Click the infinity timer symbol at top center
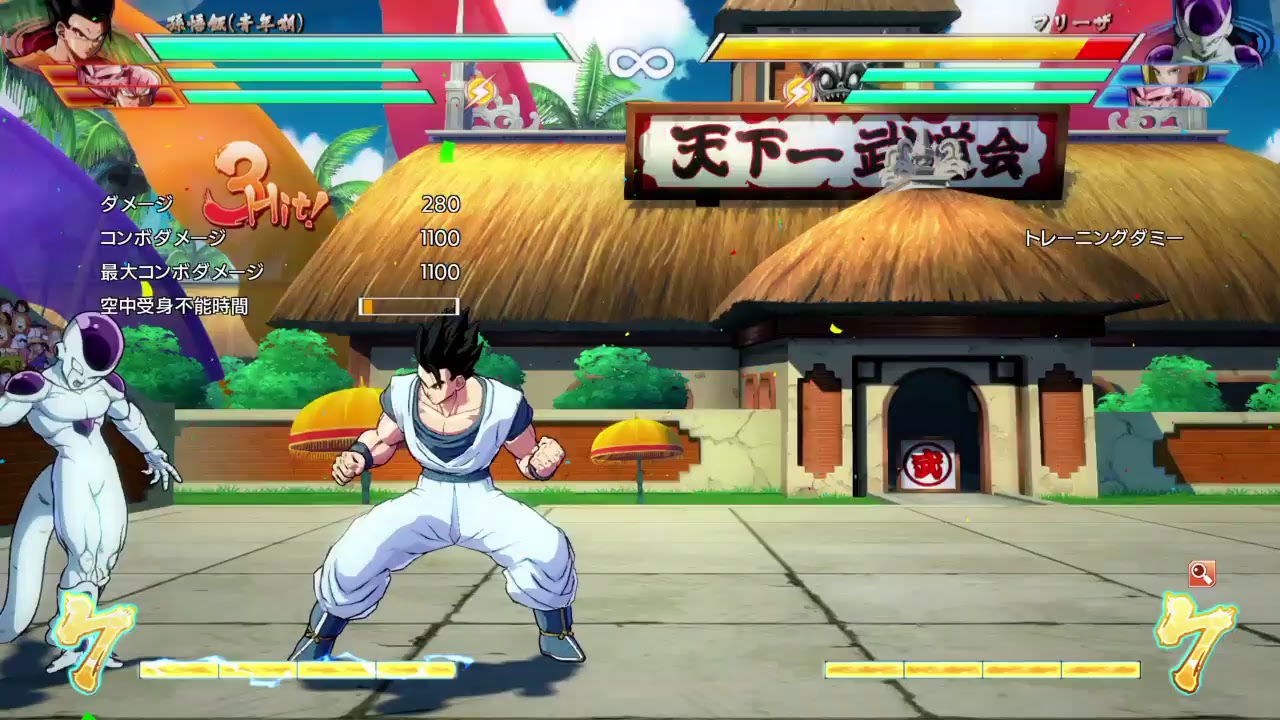This screenshot has height=720, width=1280. (640, 62)
